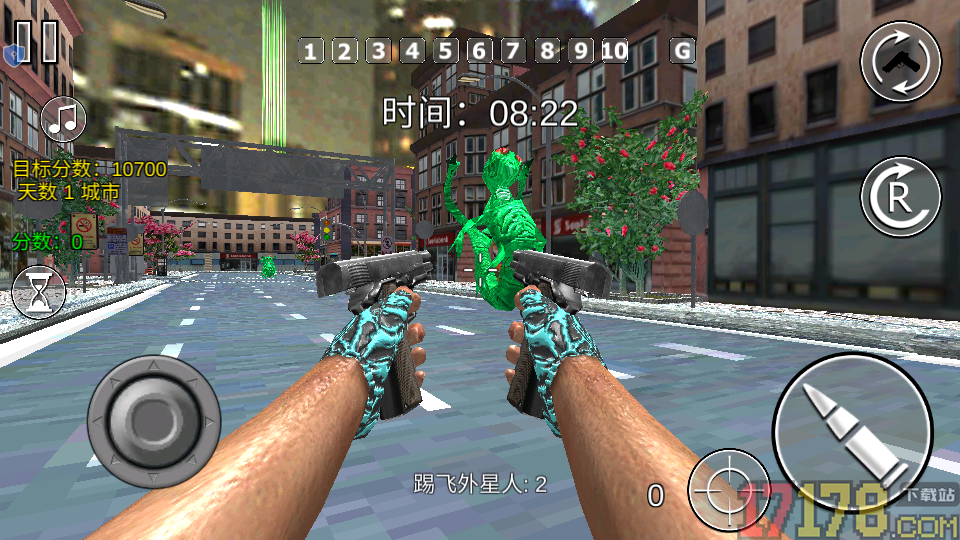This screenshot has width=960, height=540.
Task: Tap the movement joystick pad
Action: point(153,412)
